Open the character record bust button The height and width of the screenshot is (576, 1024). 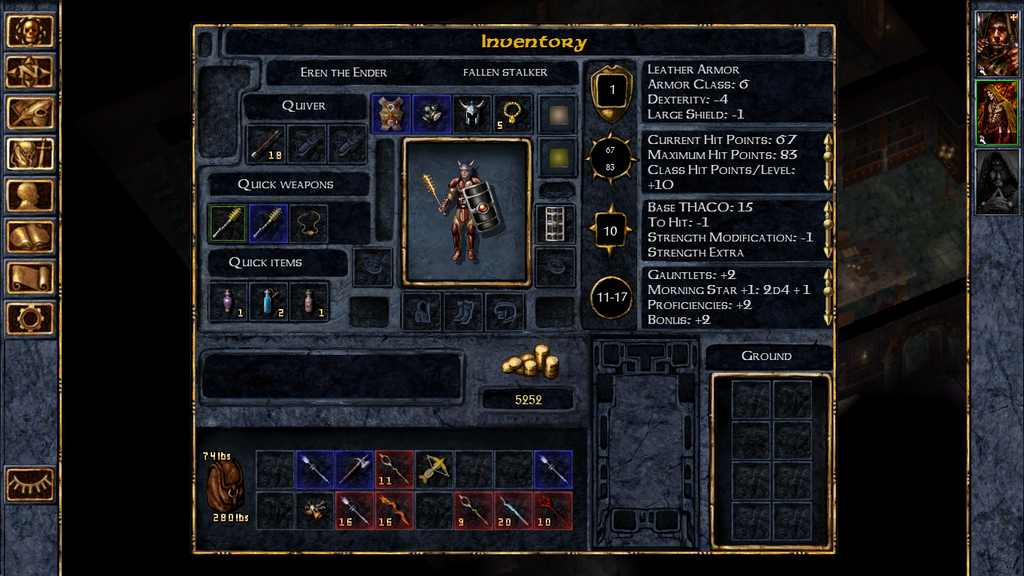point(30,195)
